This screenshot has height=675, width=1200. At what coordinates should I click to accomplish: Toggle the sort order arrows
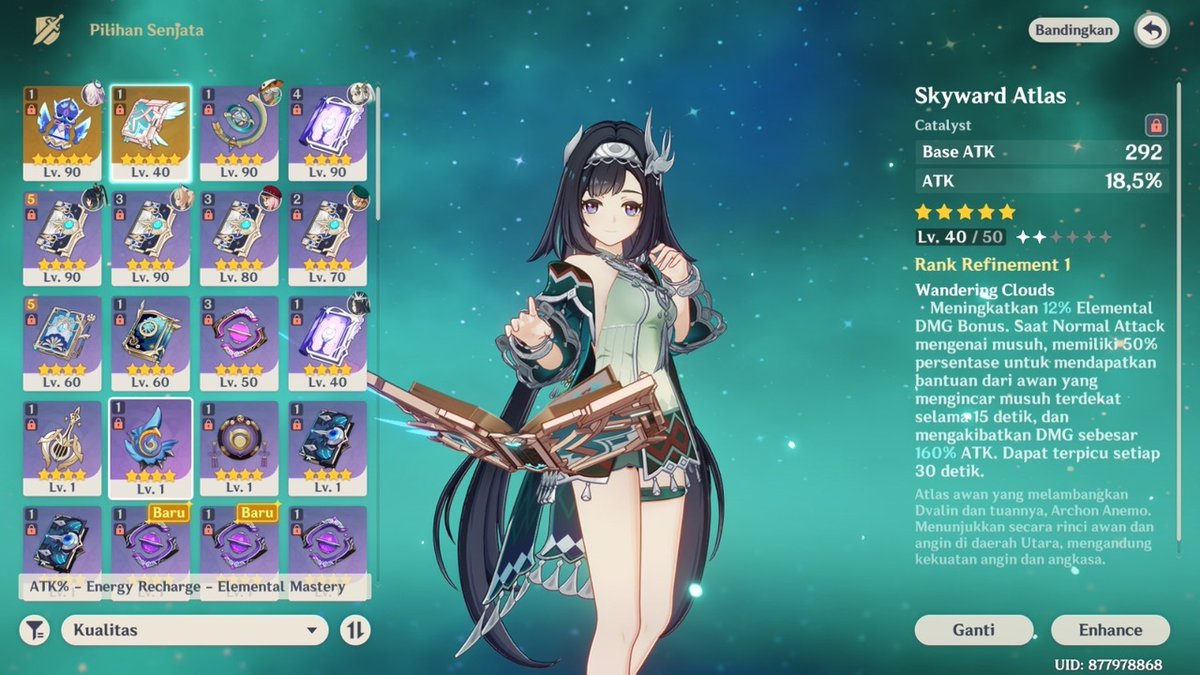coord(355,630)
